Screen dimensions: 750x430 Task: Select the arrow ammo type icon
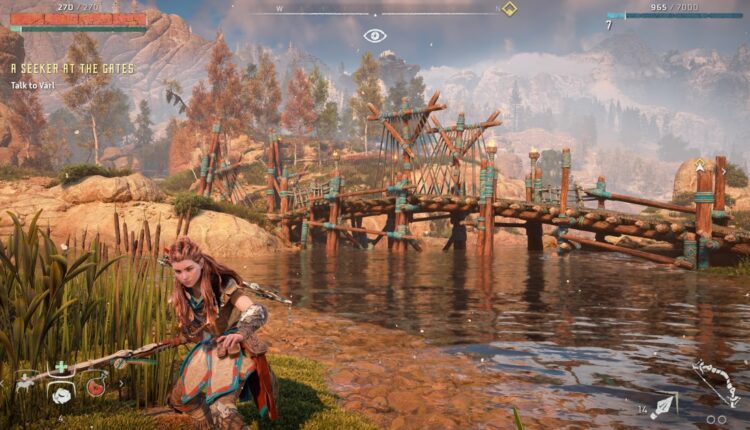coord(662,406)
